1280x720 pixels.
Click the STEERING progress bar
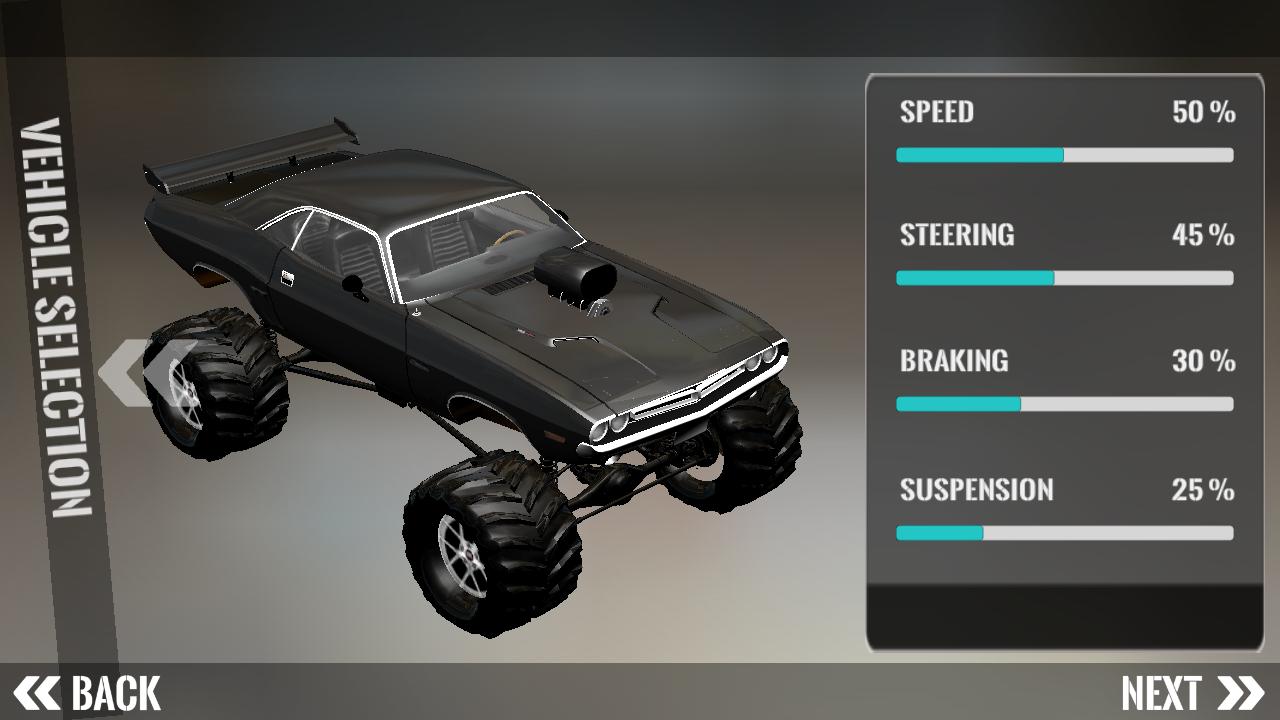(x=1064, y=277)
